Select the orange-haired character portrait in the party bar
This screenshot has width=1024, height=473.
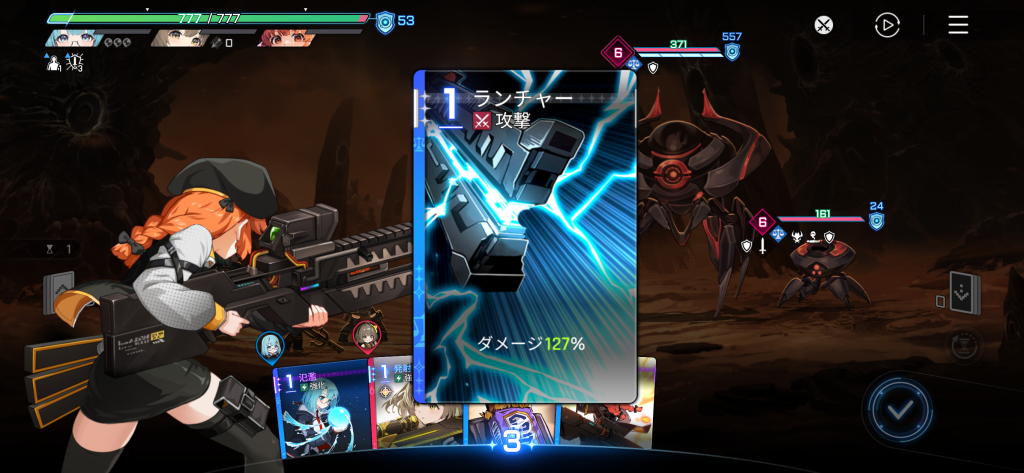[x=285, y=38]
